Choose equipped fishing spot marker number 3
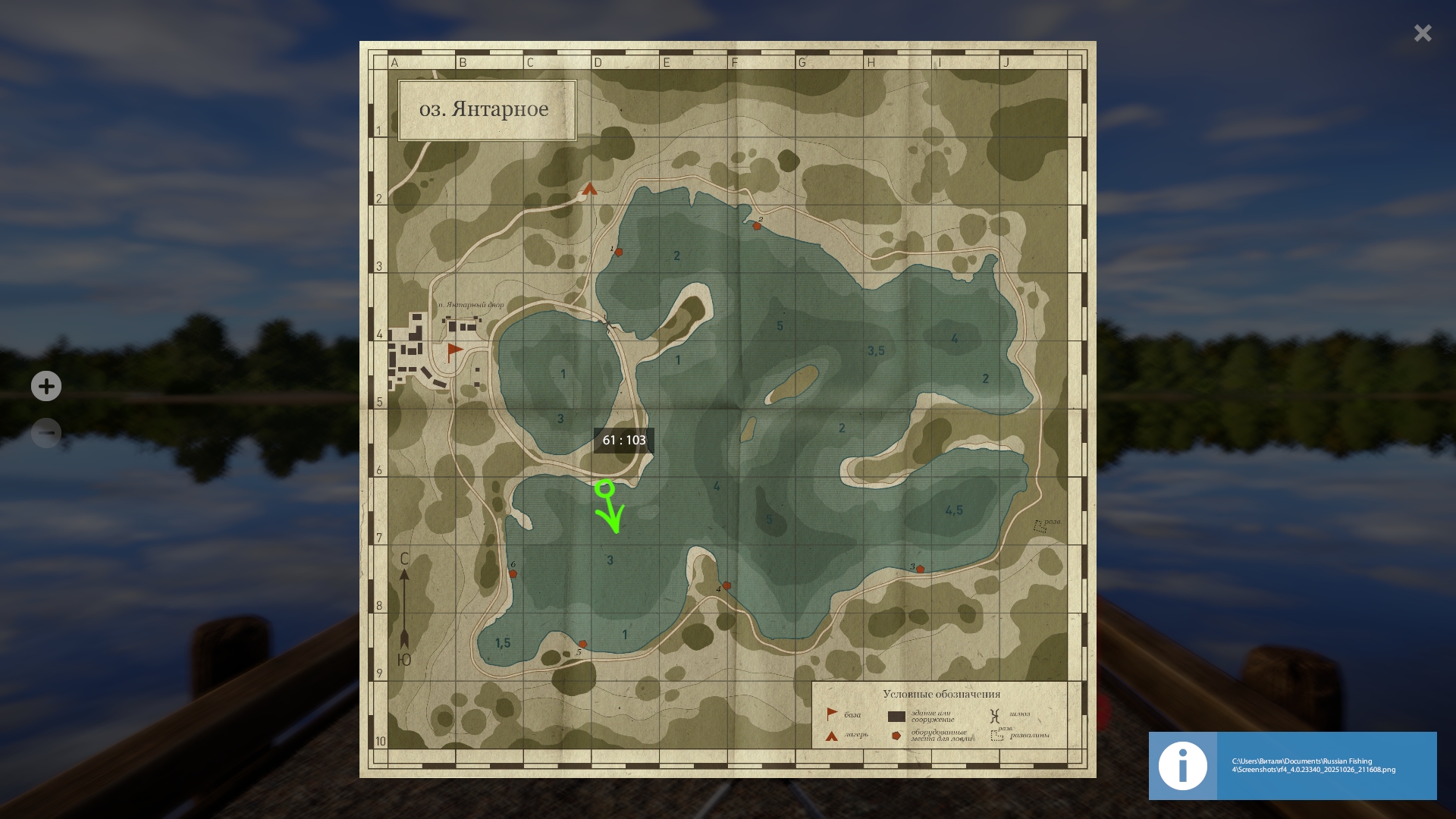The height and width of the screenshot is (819, 1456). coord(920,569)
